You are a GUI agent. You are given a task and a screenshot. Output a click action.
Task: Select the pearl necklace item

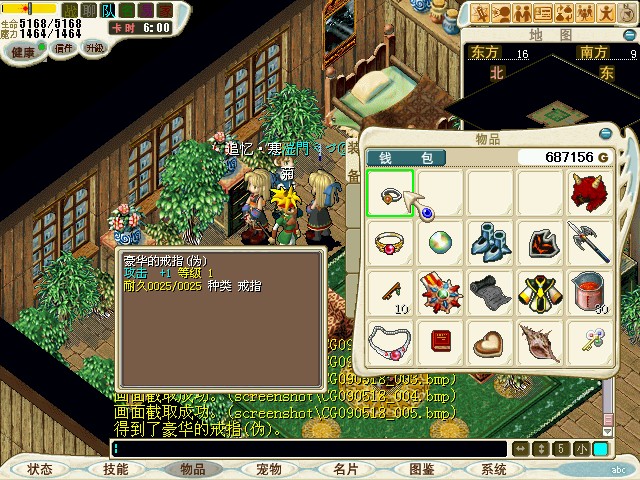(390, 342)
